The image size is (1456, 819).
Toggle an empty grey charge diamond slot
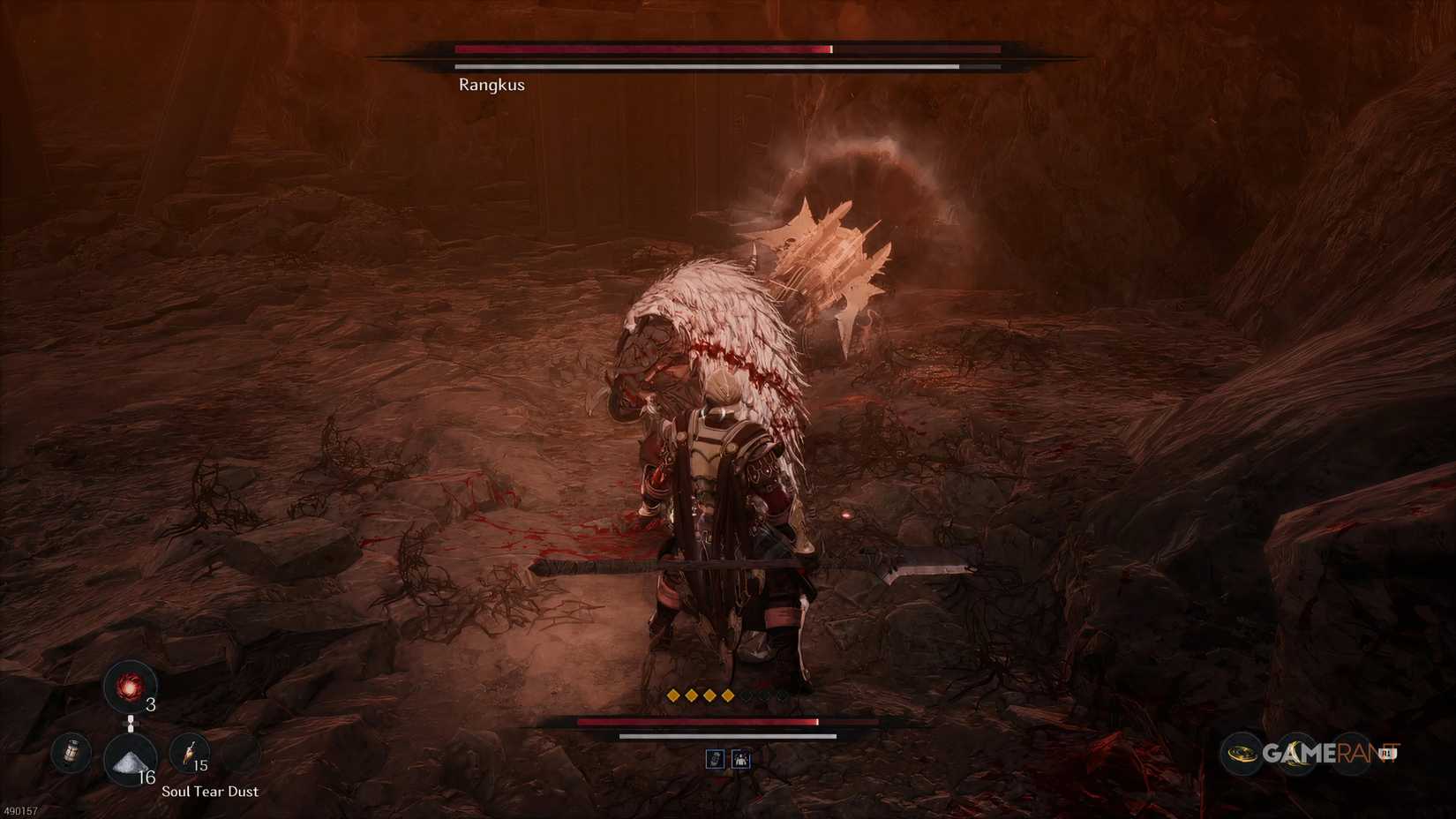[x=747, y=695]
